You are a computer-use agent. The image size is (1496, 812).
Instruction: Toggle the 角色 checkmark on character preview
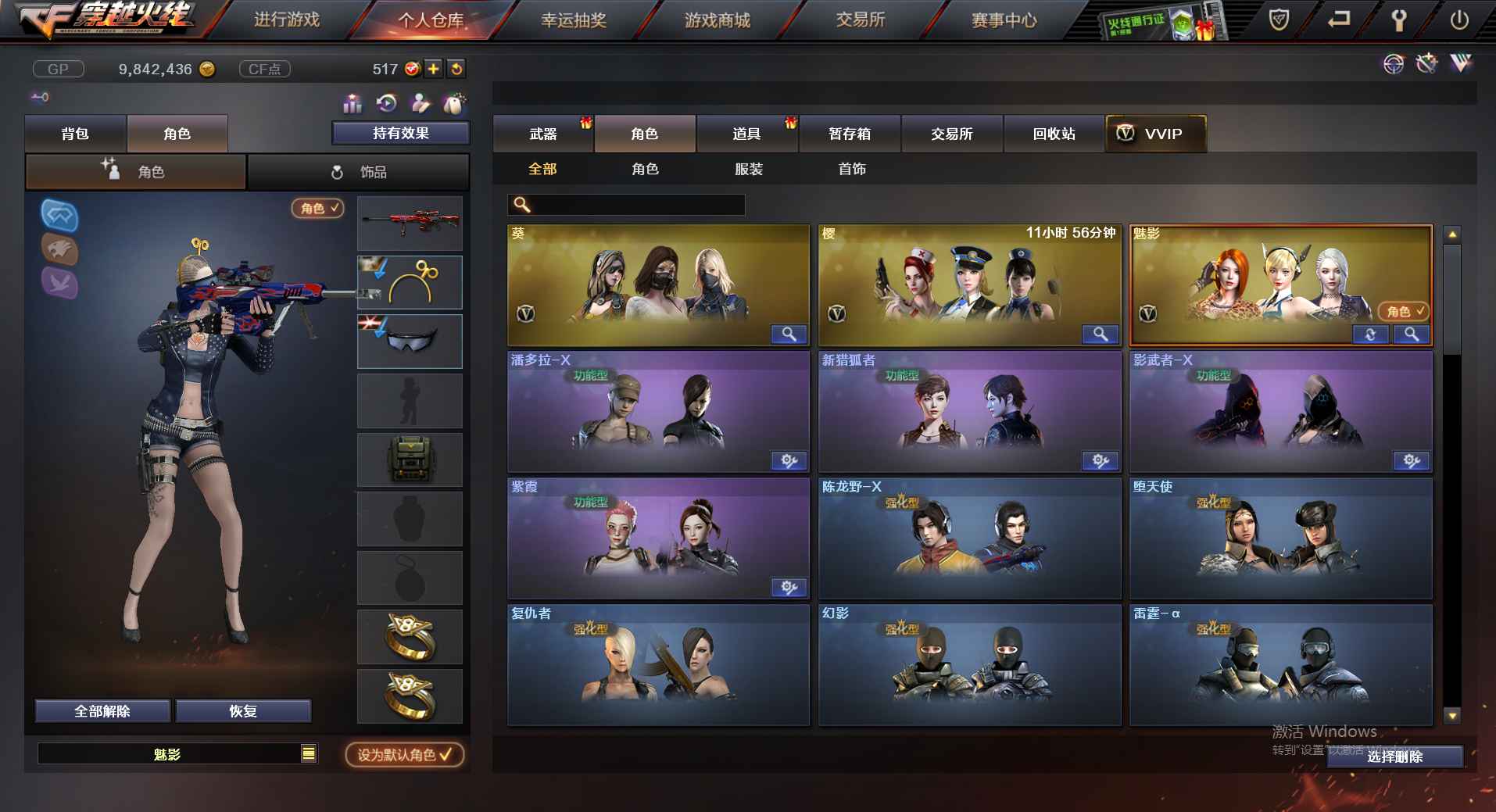pos(335,209)
